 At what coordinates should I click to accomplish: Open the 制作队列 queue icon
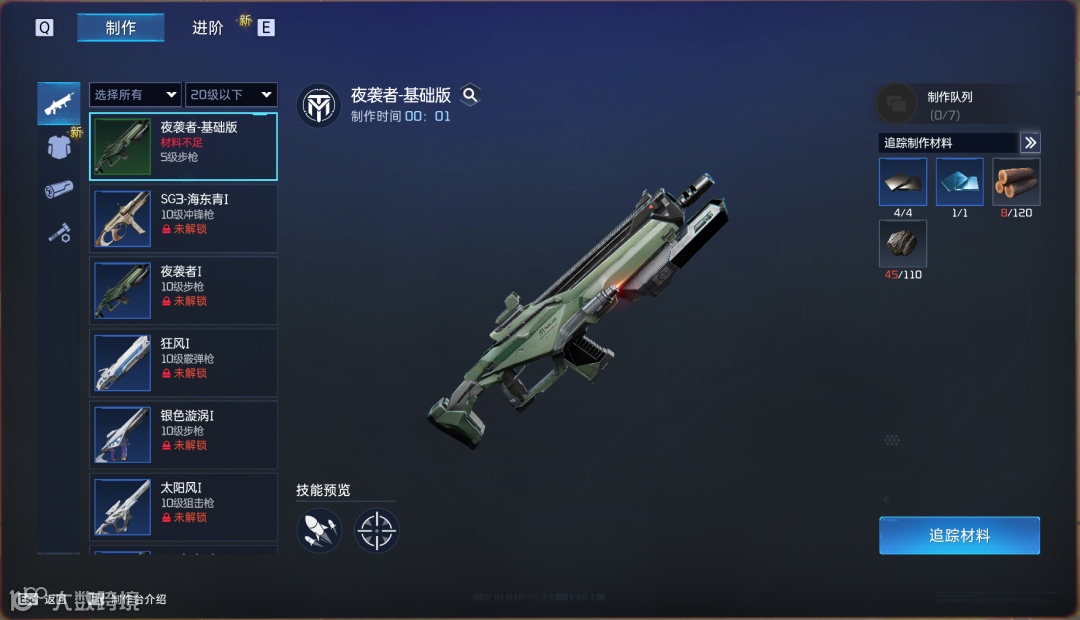click(x=896, y=103)
